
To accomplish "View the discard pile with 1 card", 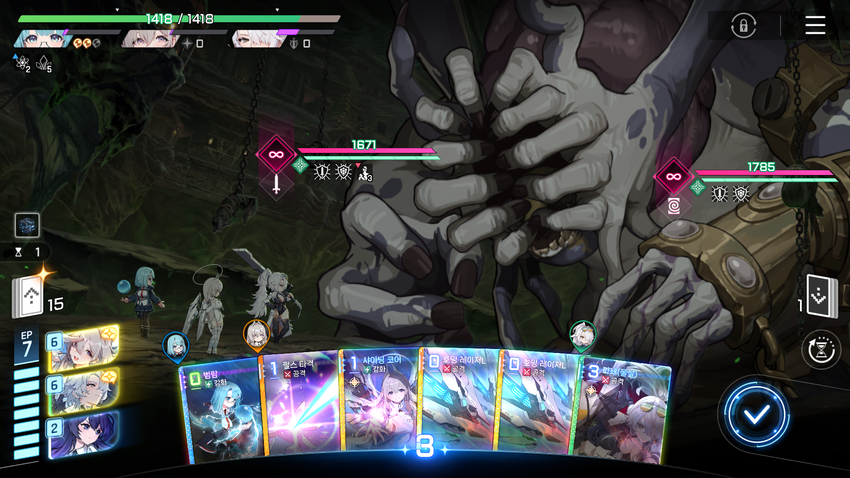I will pos(820,296).
